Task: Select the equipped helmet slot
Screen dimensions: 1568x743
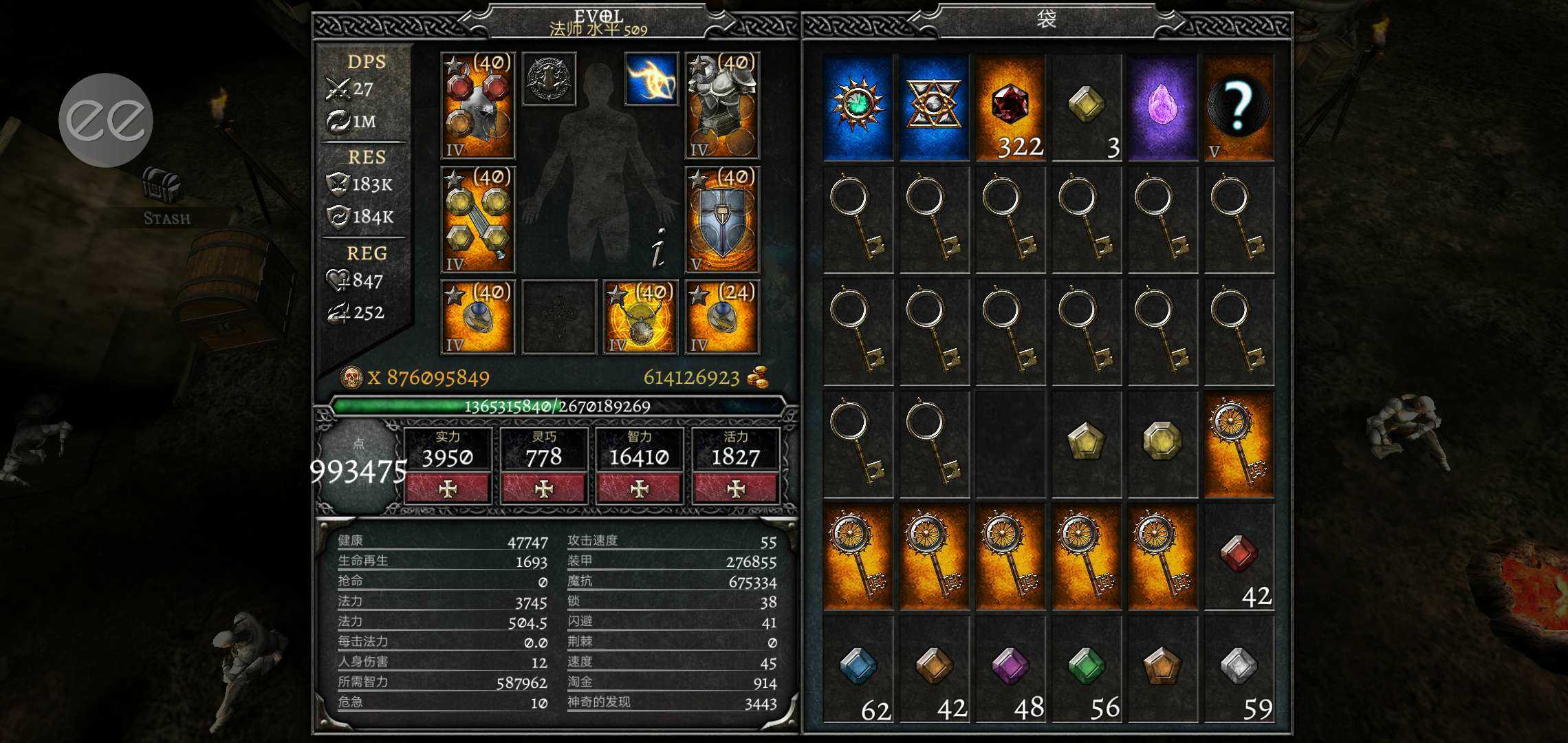Action: click(478, 106)
